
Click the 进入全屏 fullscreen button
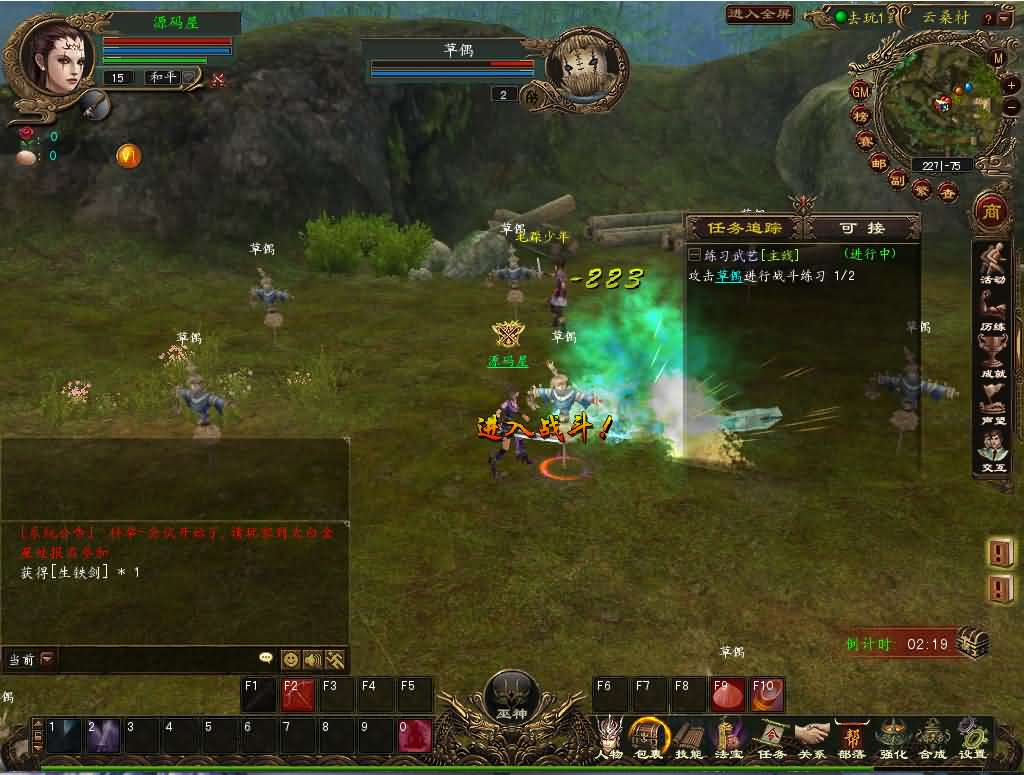tap(760, 14)
